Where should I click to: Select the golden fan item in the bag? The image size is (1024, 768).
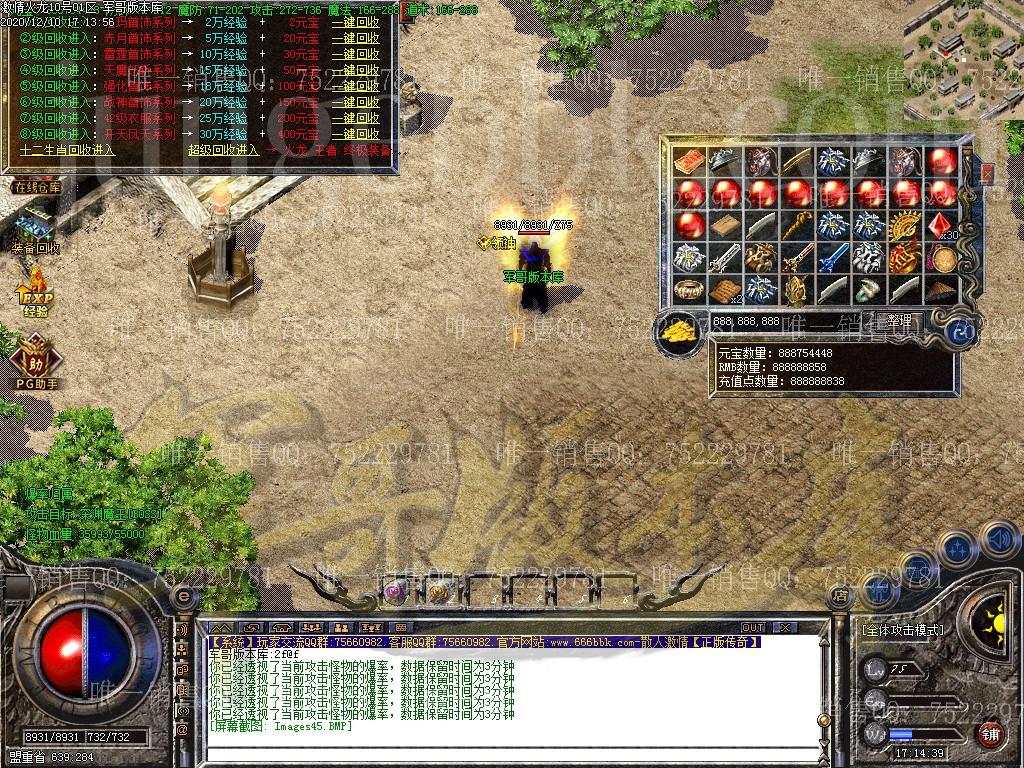(x=906, y=226)
